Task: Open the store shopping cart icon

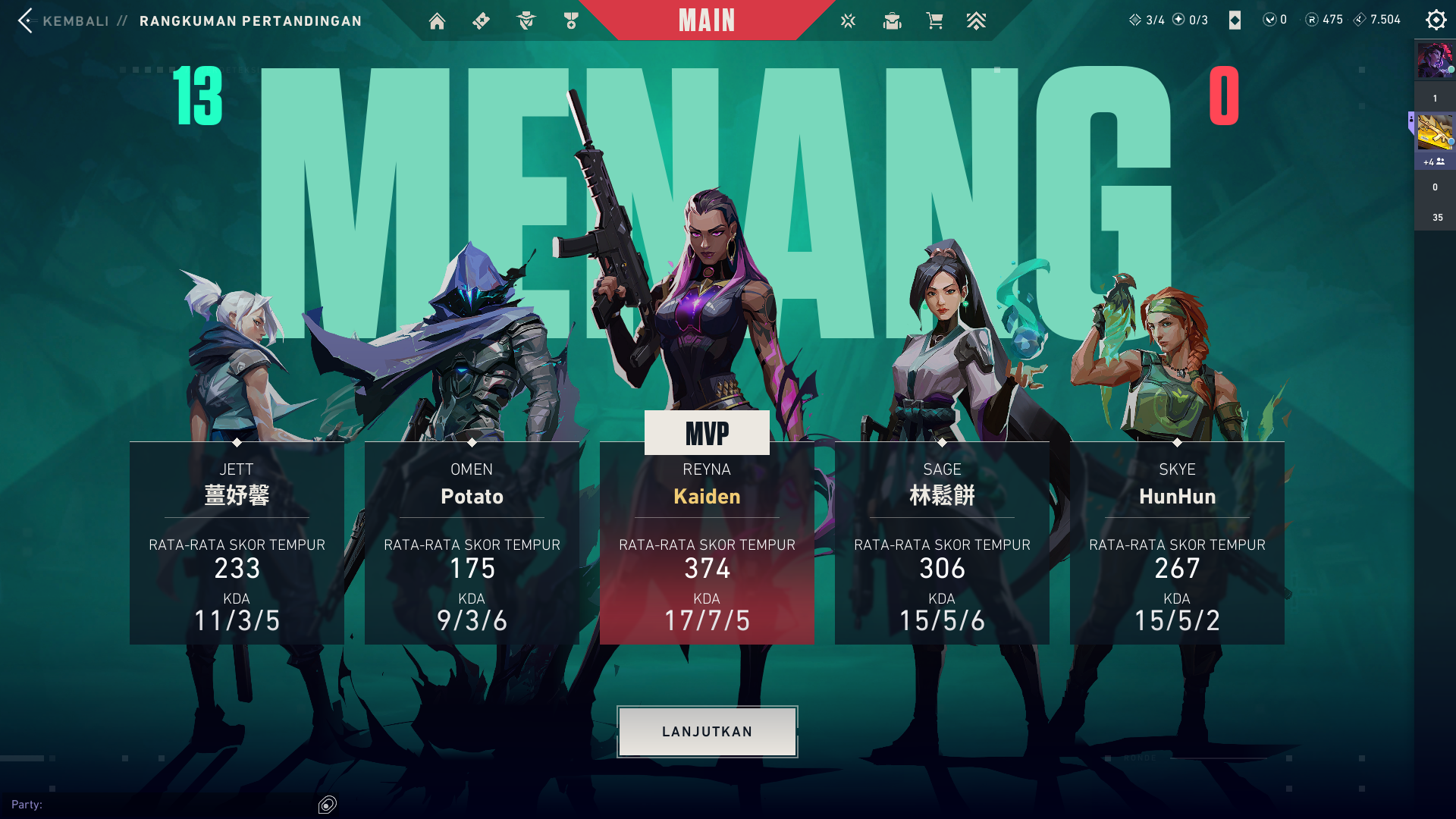Action: [x=934, y=21]
